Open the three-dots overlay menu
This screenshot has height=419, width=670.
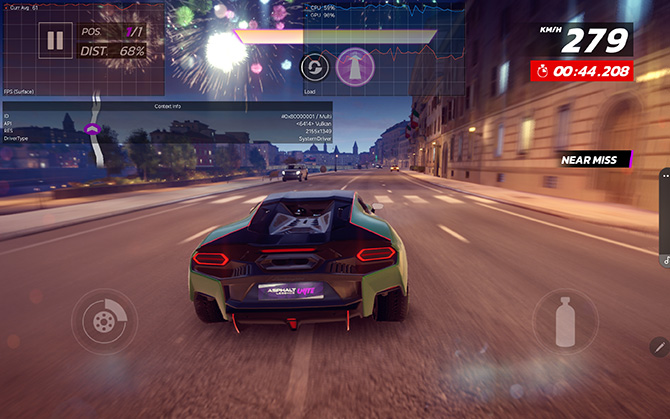(x=665, y=176)
